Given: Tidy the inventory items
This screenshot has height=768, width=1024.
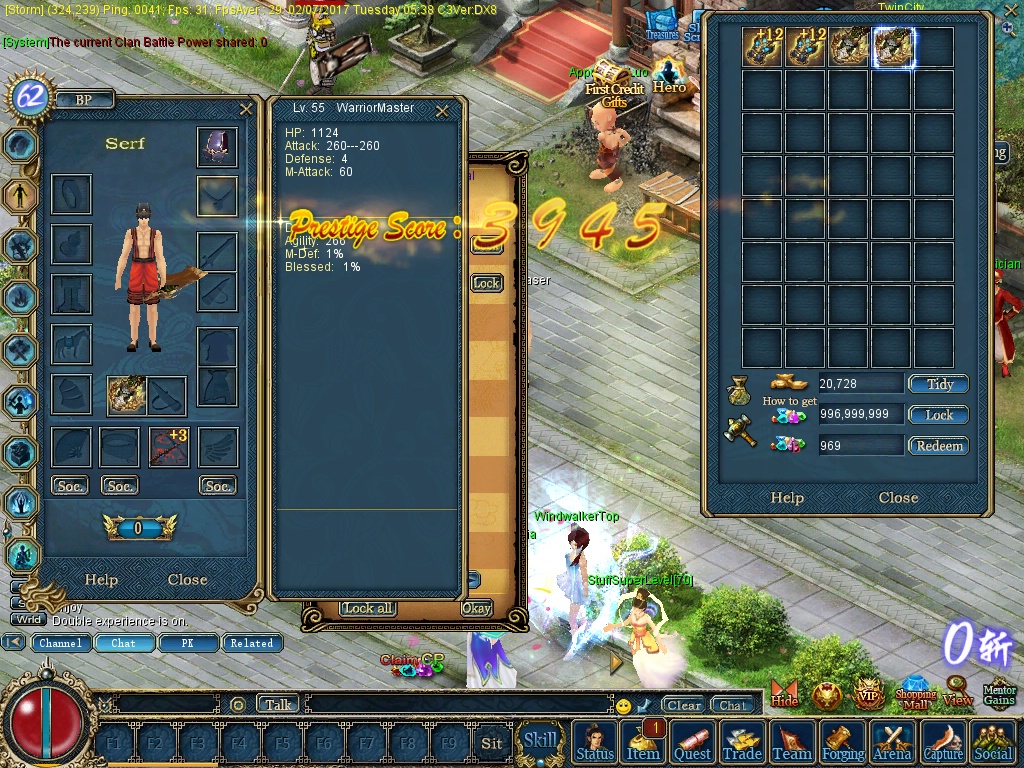Looking at the screenshot, I should (x=938, y=384).
